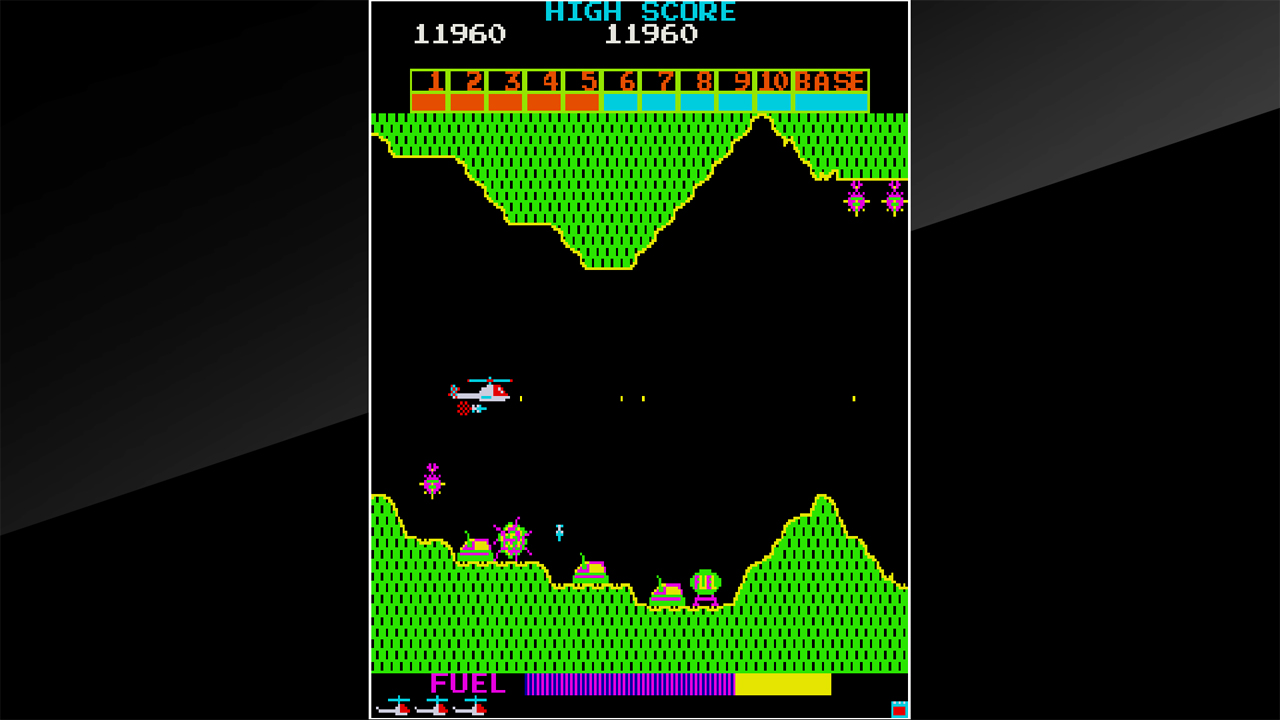Click the round fuel tank next to the tank

point(706,582)
